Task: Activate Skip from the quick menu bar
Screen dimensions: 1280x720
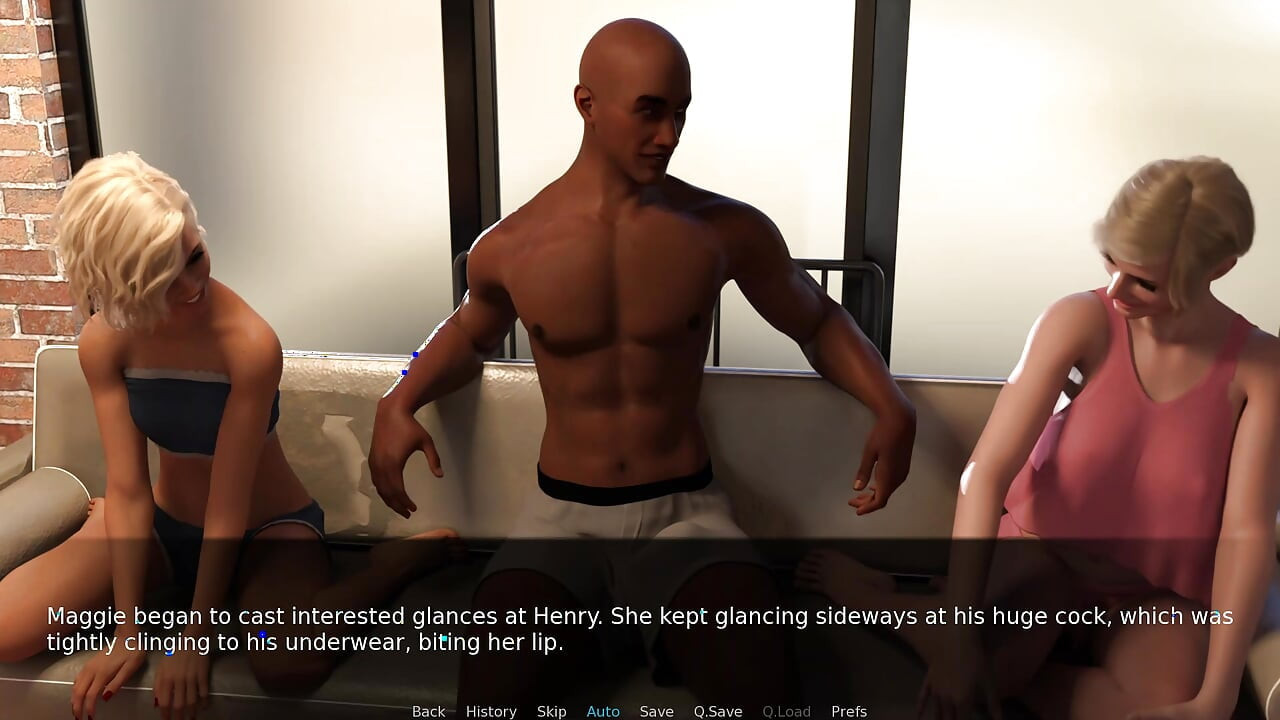Action: click(552, 711)
